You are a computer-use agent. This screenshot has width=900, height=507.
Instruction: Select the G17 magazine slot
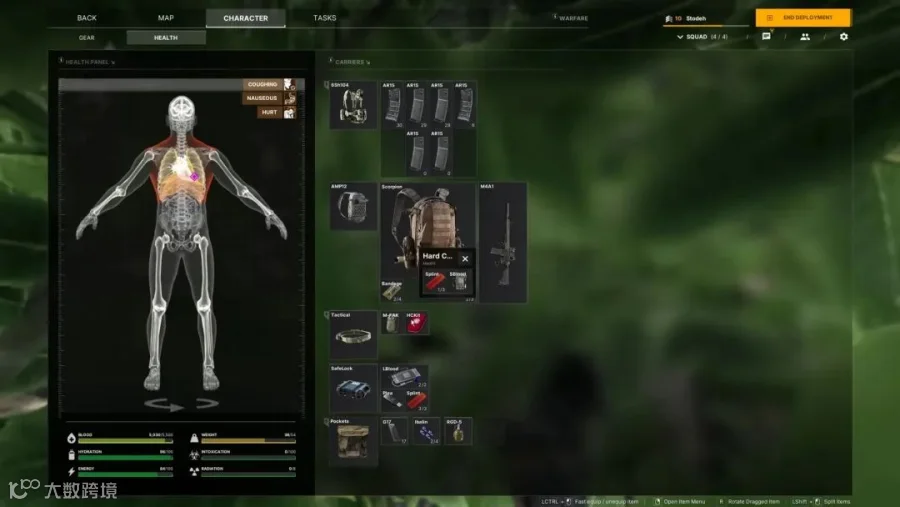coord(394,431)
